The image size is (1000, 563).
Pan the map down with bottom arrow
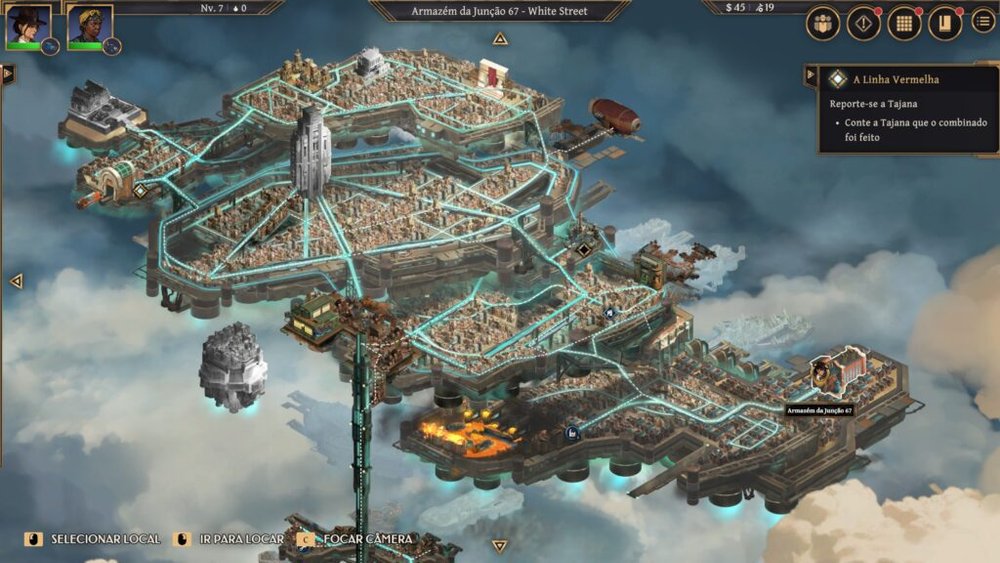click(x=500, y=546)
